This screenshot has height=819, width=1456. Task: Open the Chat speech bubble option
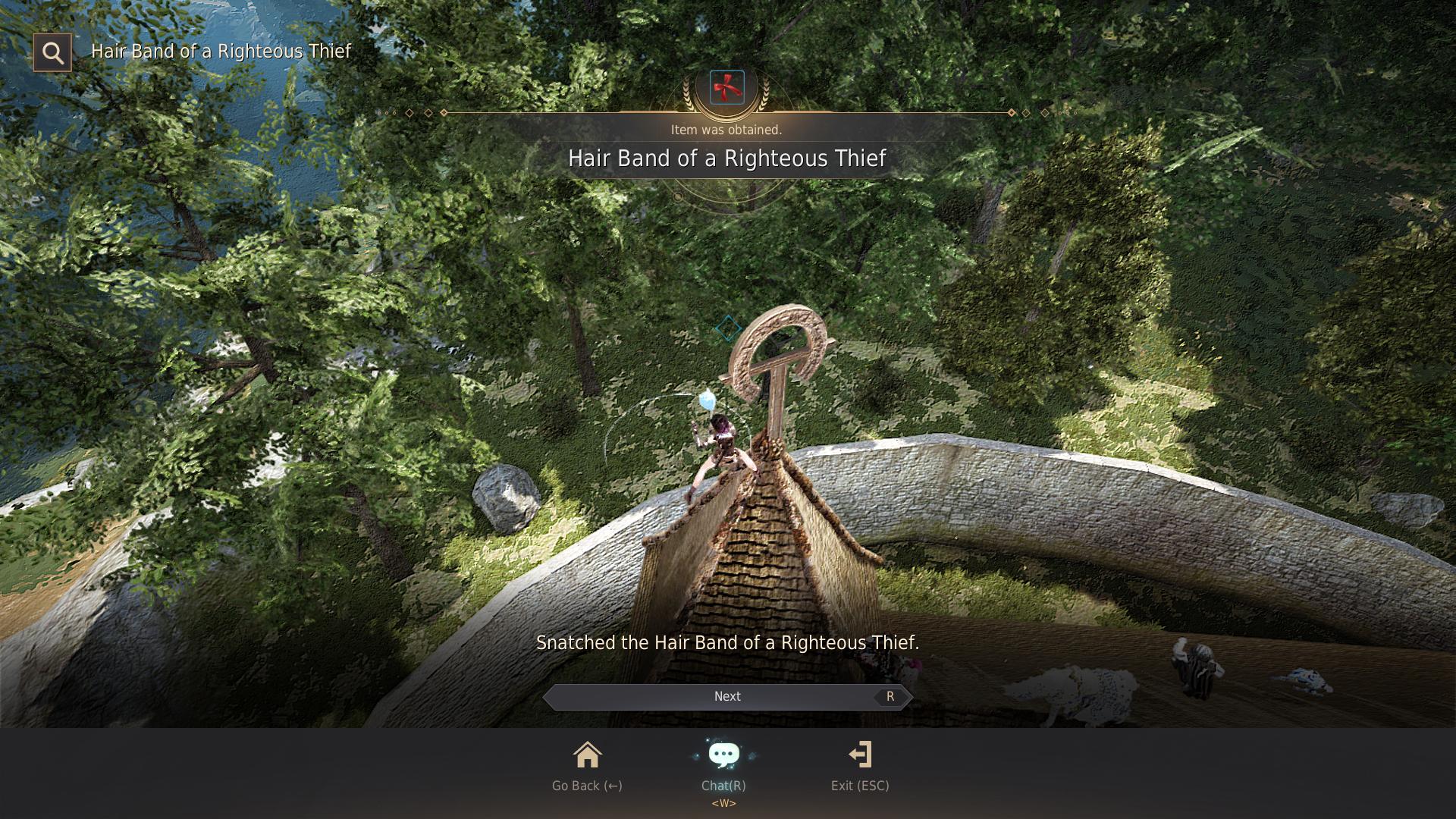(723, 756)
